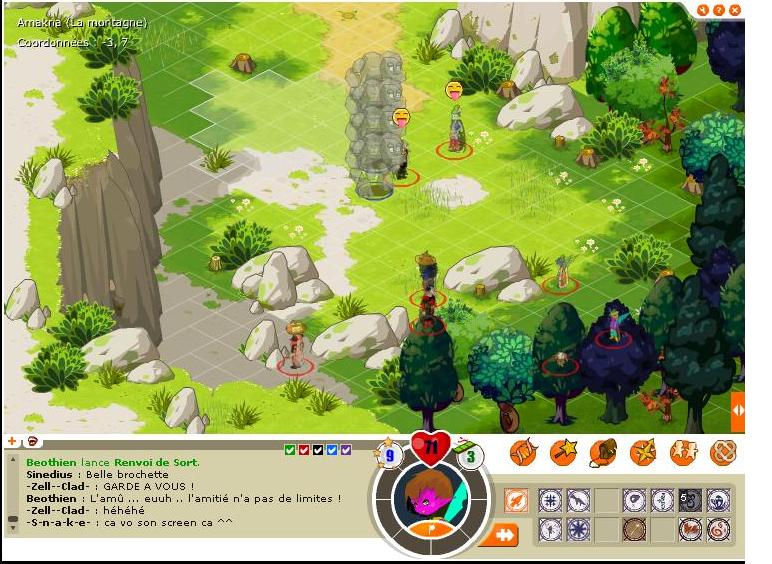Open the help question mark button
Screen dimensions: 772x564
coord(719,10)
